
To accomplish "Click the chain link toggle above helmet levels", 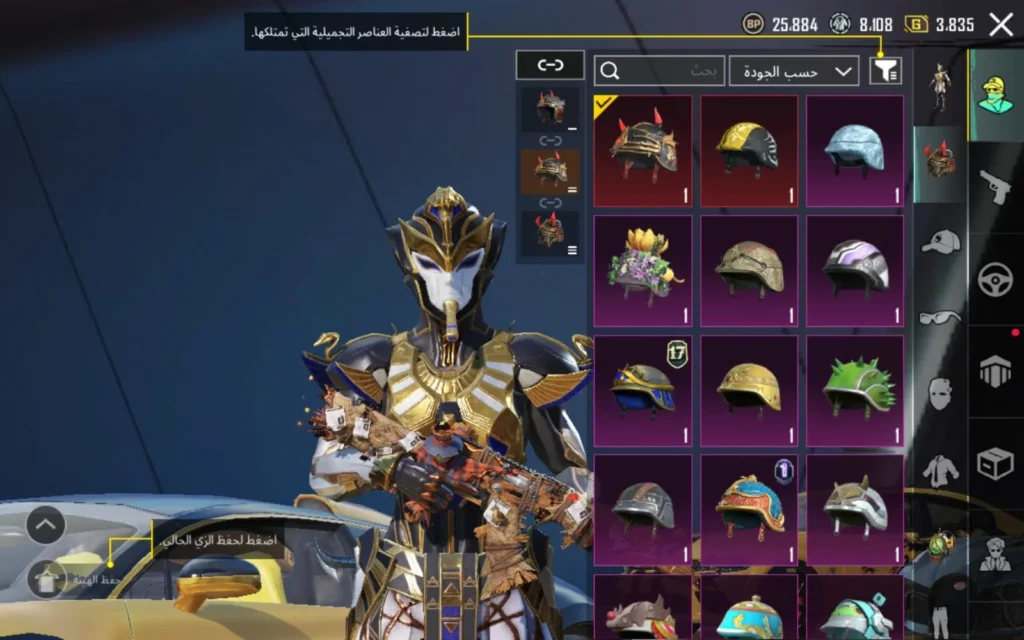I will coord(550,65).
